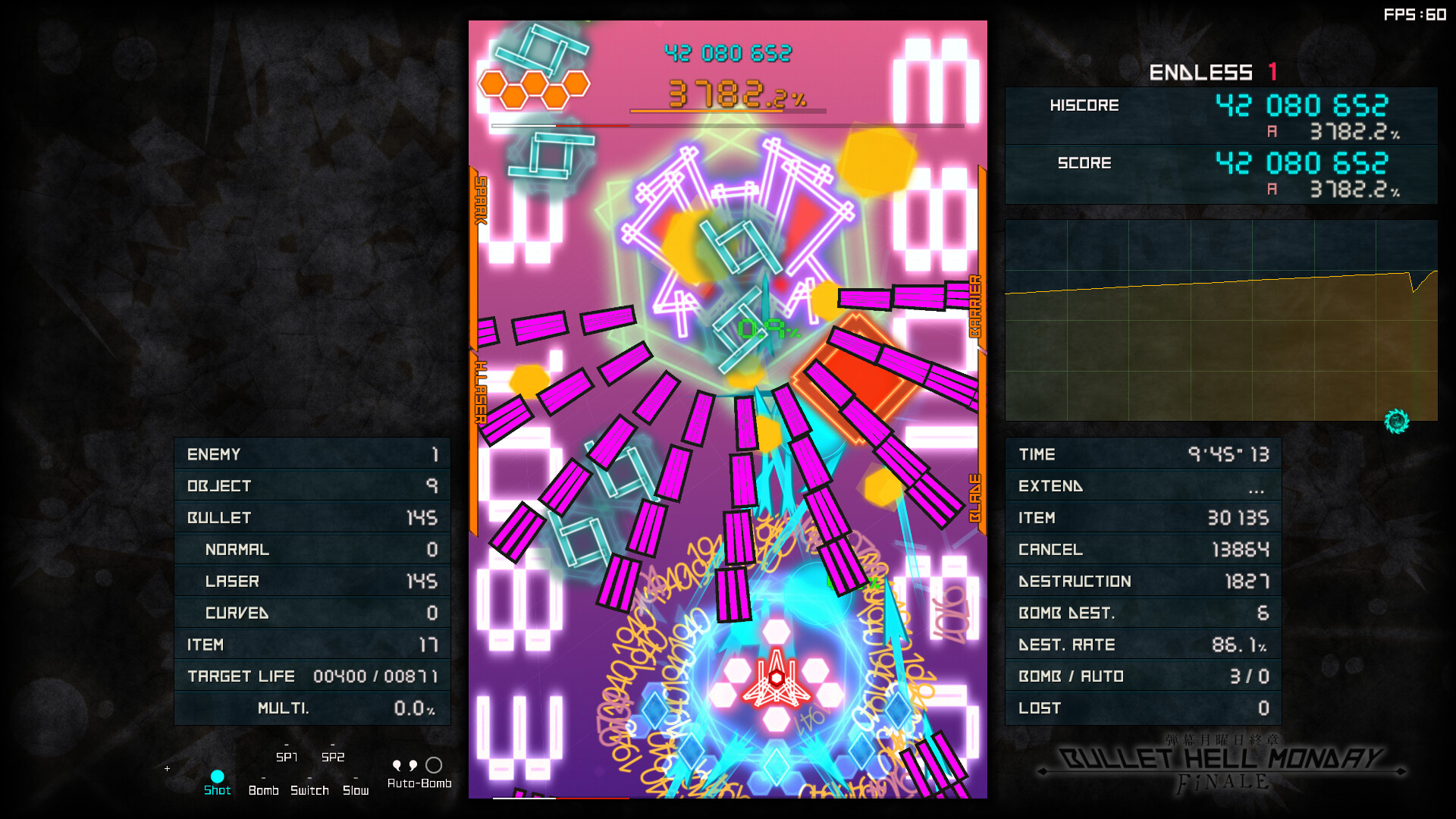The width and height of the screenshot is (1456, 819).
Task: Select the BLADE label on the right edge
Action: tap(977, 497)
